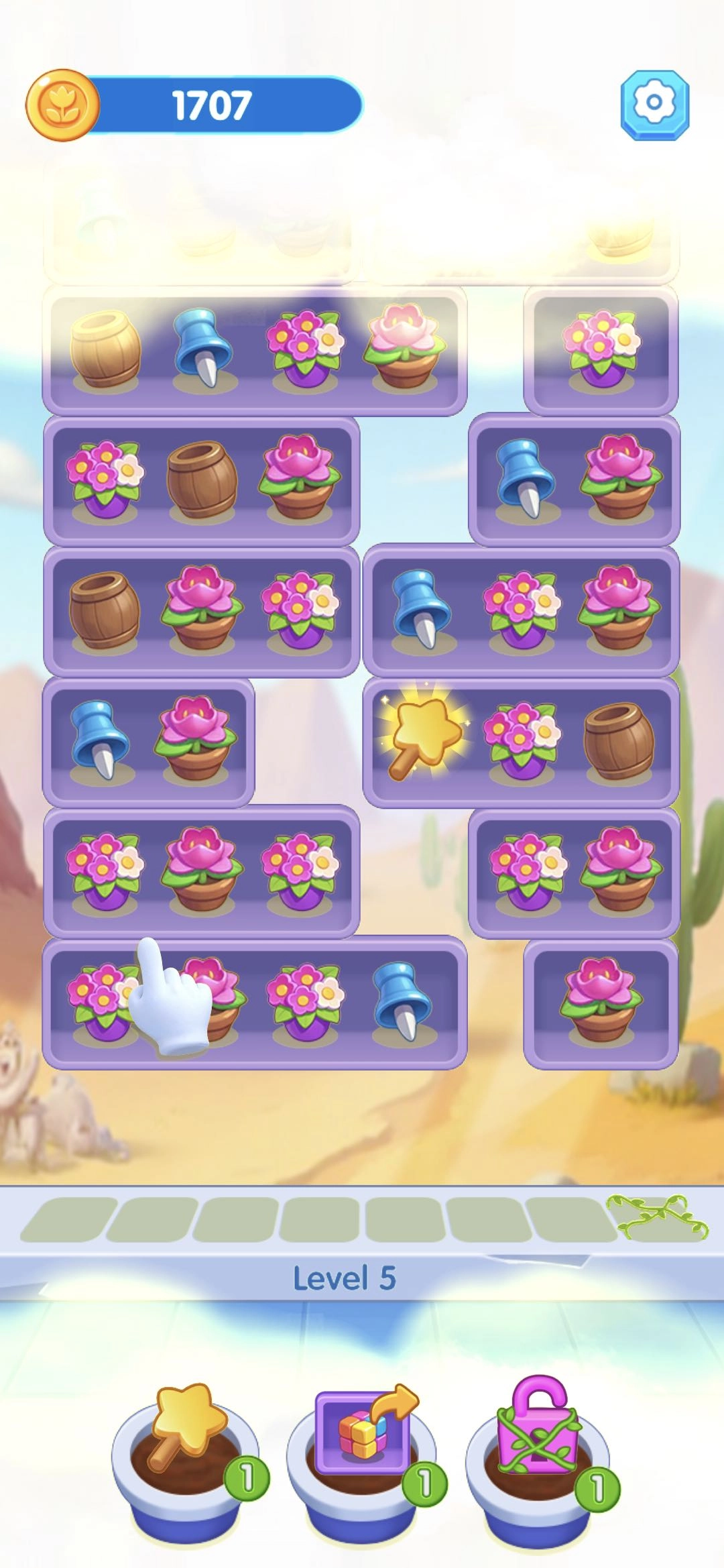The image size is (724, 1568).
Task: Select the pale light-colored barrel tile
Action: point(105,349)
